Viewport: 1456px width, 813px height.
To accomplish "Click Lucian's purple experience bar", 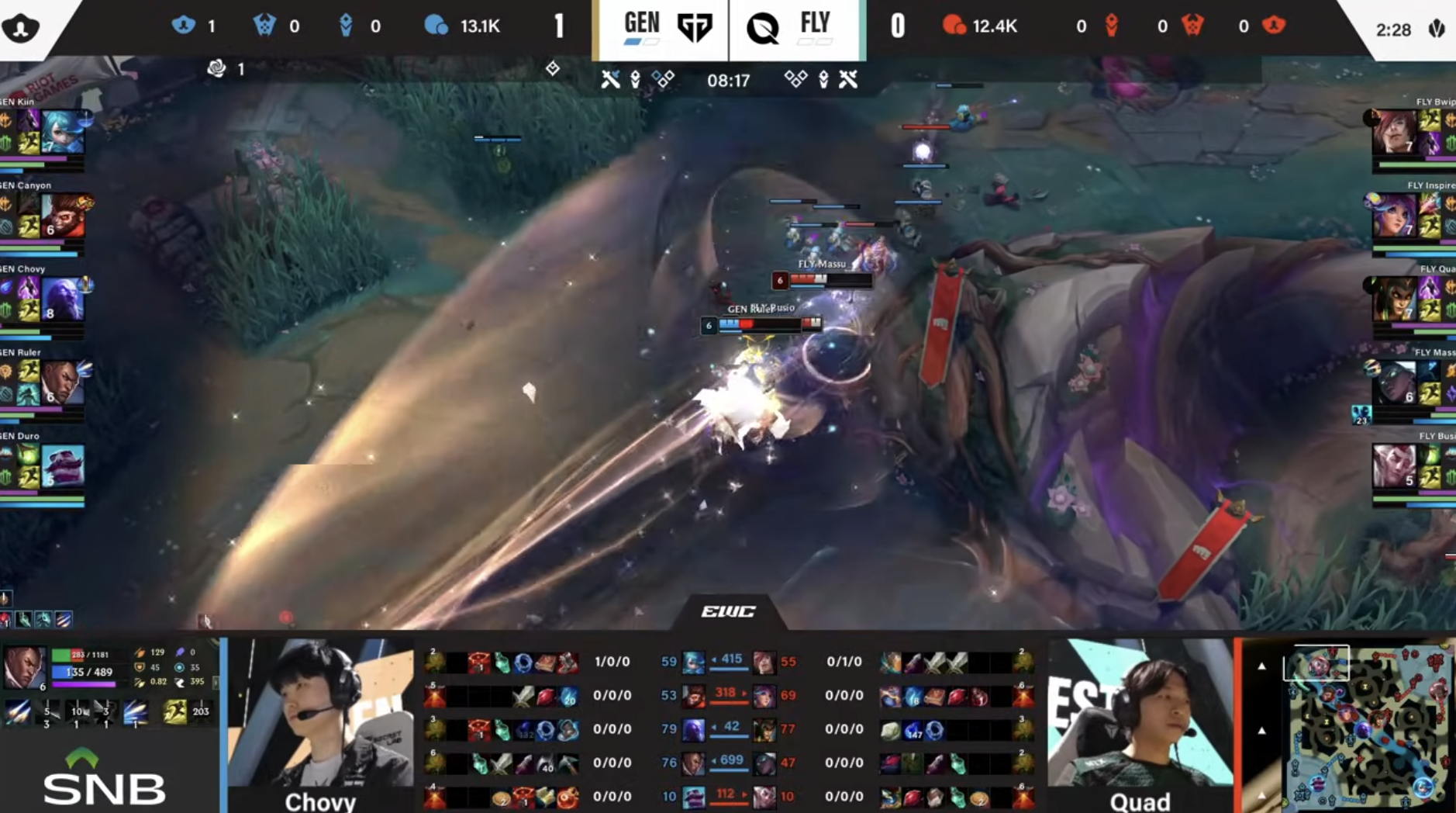I will click(84, 684).
